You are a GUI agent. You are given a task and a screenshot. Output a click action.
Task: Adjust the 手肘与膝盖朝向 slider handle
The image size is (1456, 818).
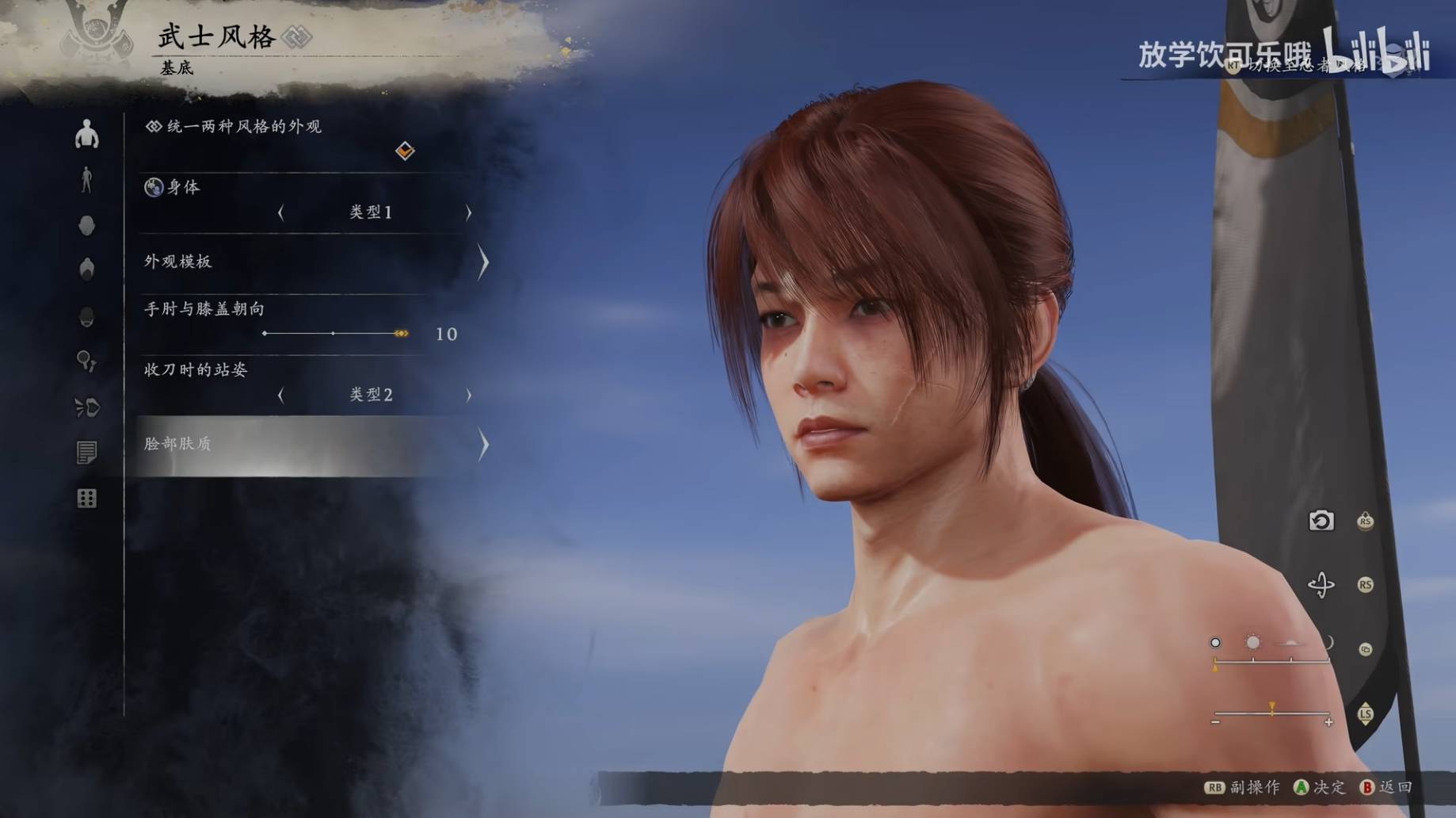coord(402,334)
